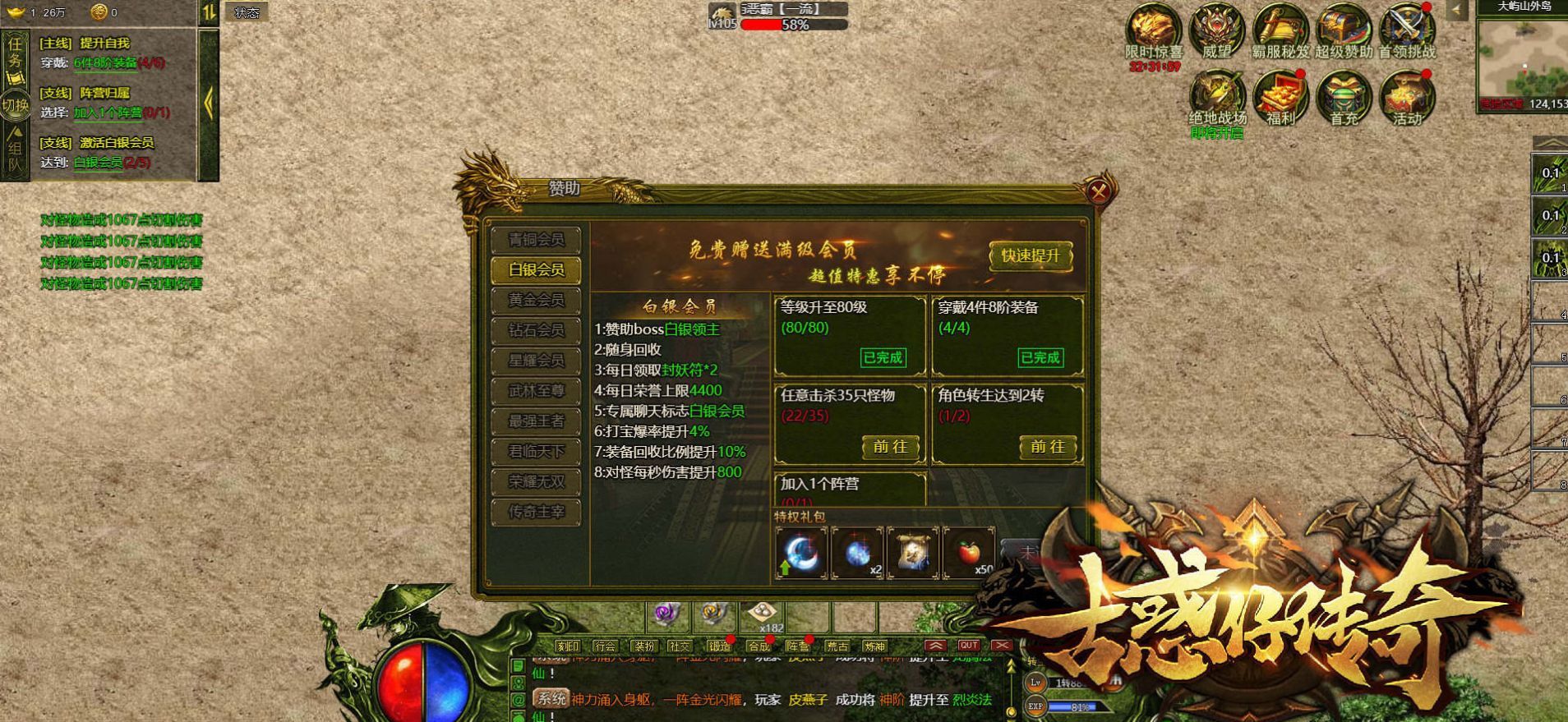
Task: Select the 阵营归属 side quest entry
Action: [x=104, y=94]
